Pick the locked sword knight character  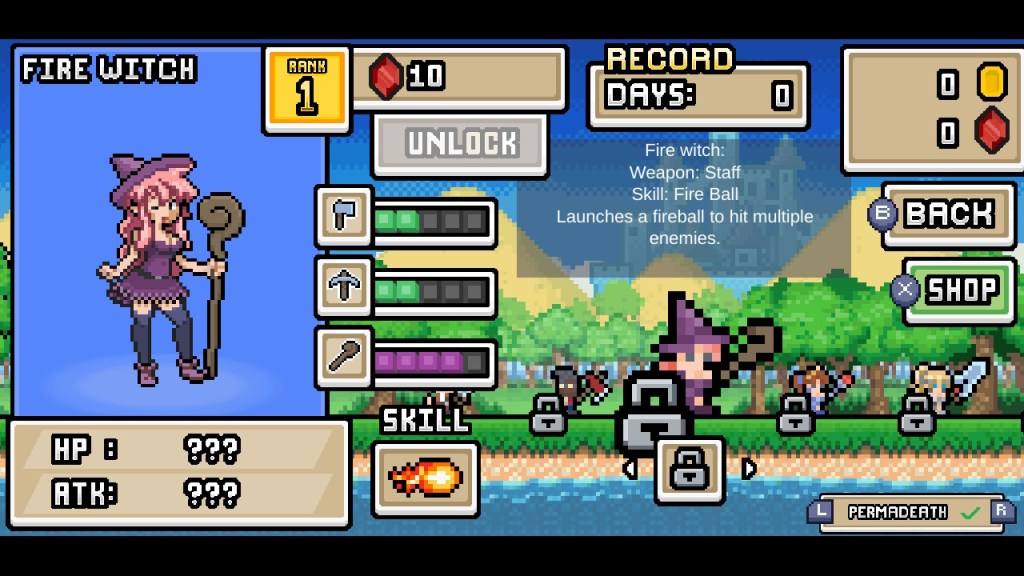[942, 392]
